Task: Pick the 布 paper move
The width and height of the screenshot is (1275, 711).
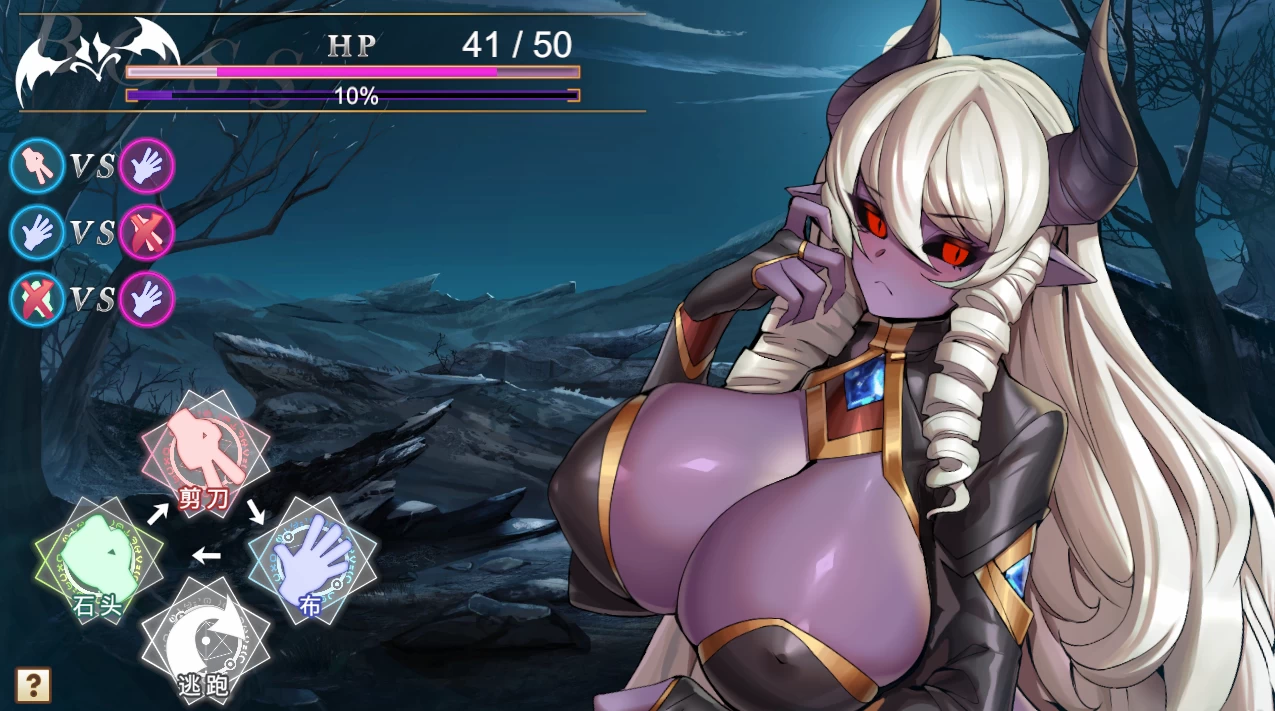Action: 312,562
